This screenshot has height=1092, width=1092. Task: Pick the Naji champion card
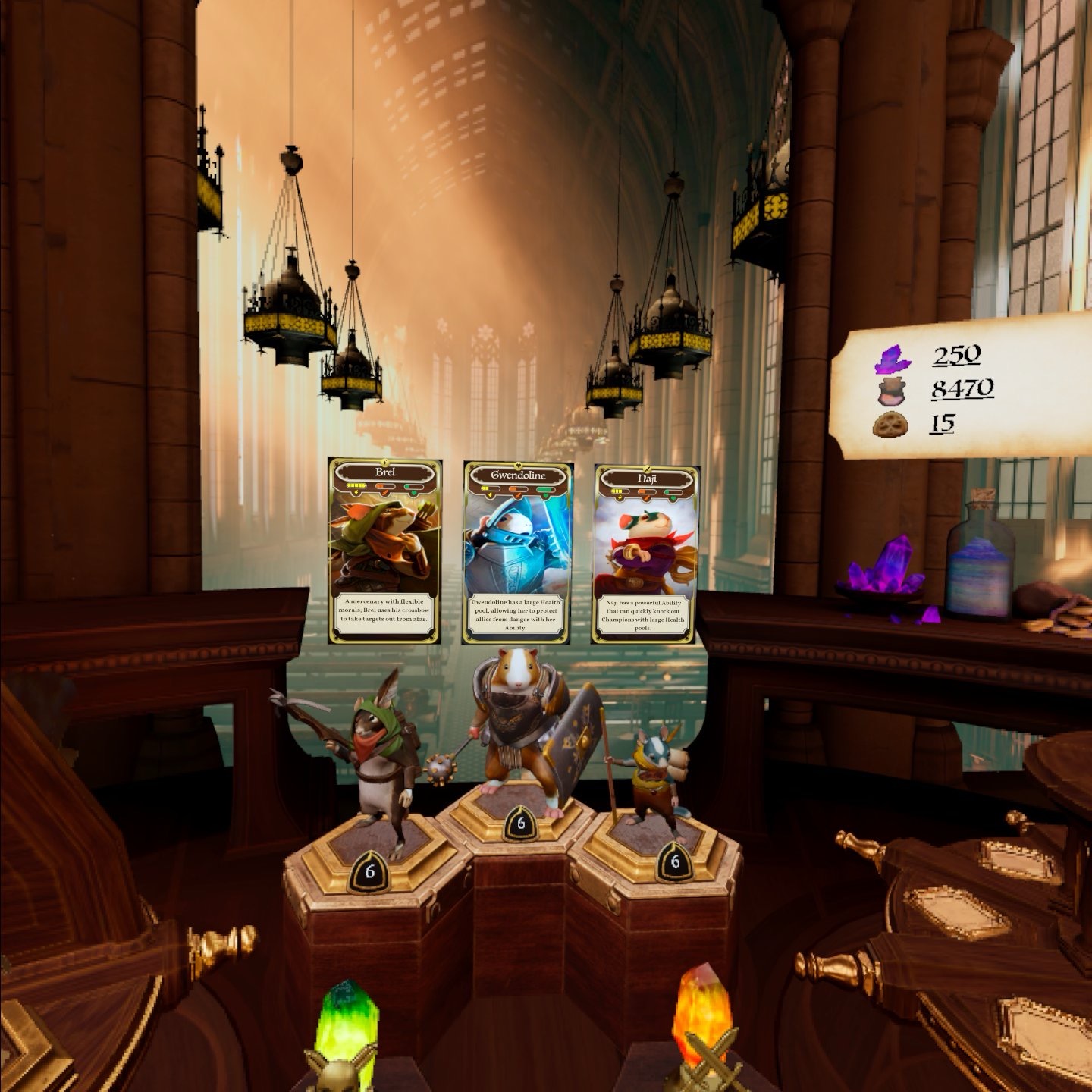[646, 554]
